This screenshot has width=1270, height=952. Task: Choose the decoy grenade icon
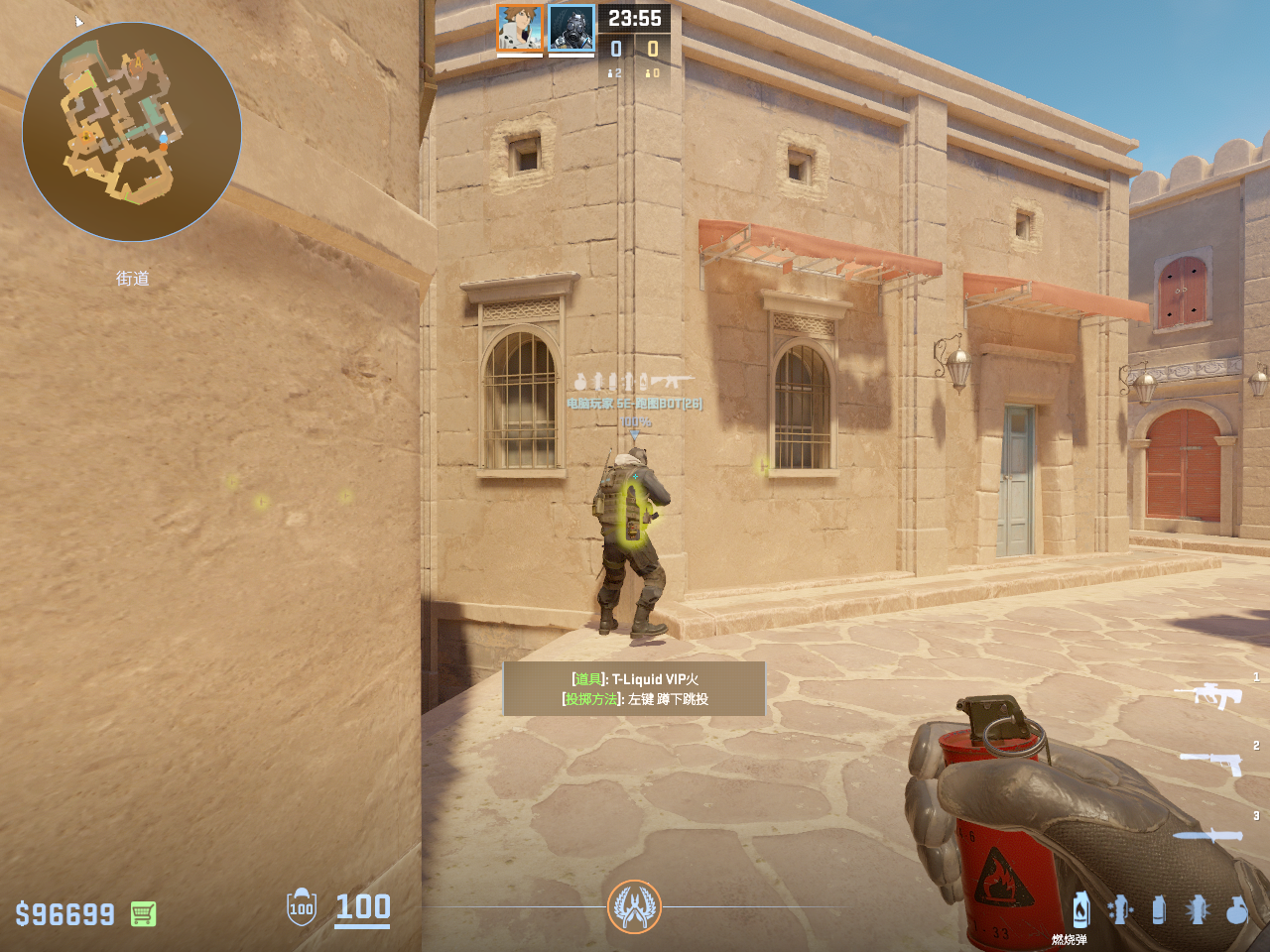pyautogui.click(x=1120, y=909)
